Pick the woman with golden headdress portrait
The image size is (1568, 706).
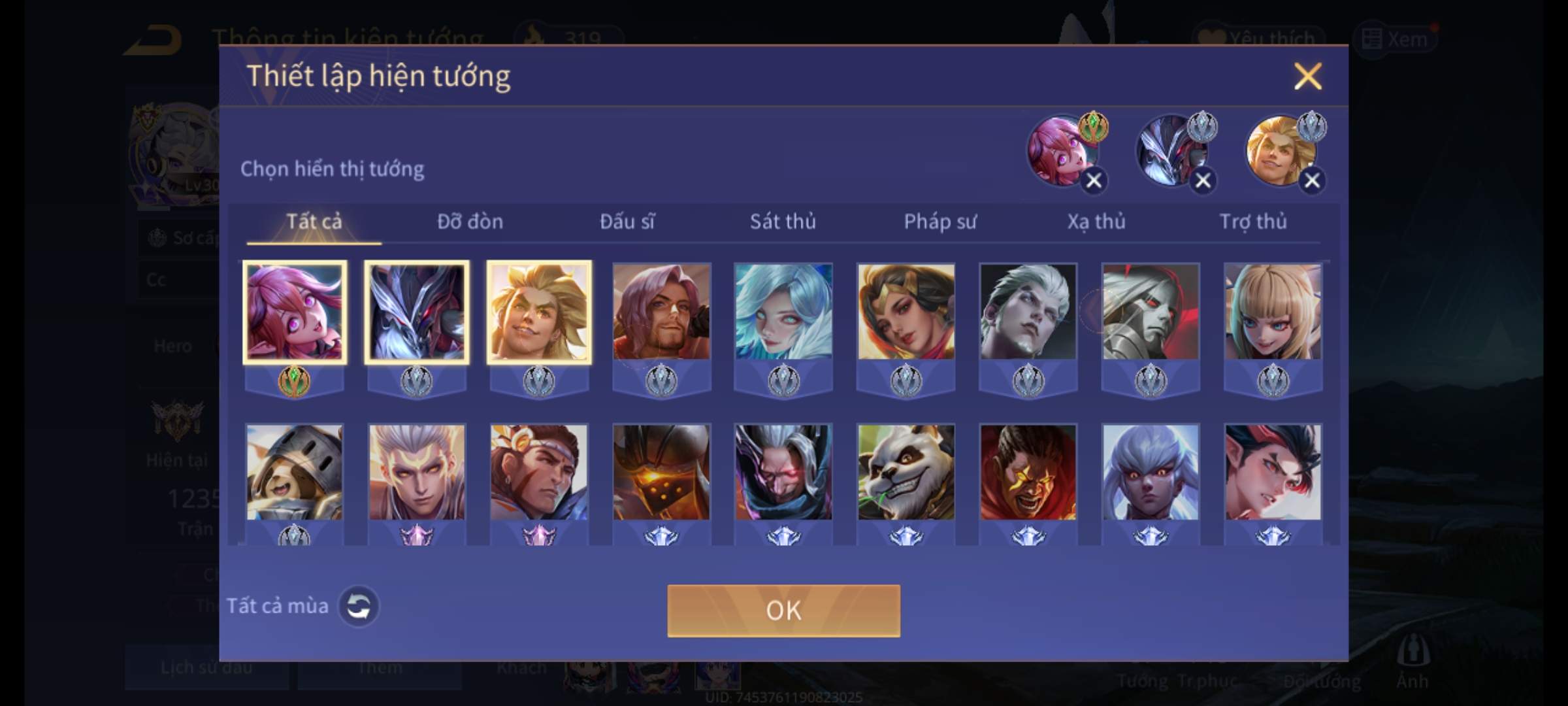(906, 312)
